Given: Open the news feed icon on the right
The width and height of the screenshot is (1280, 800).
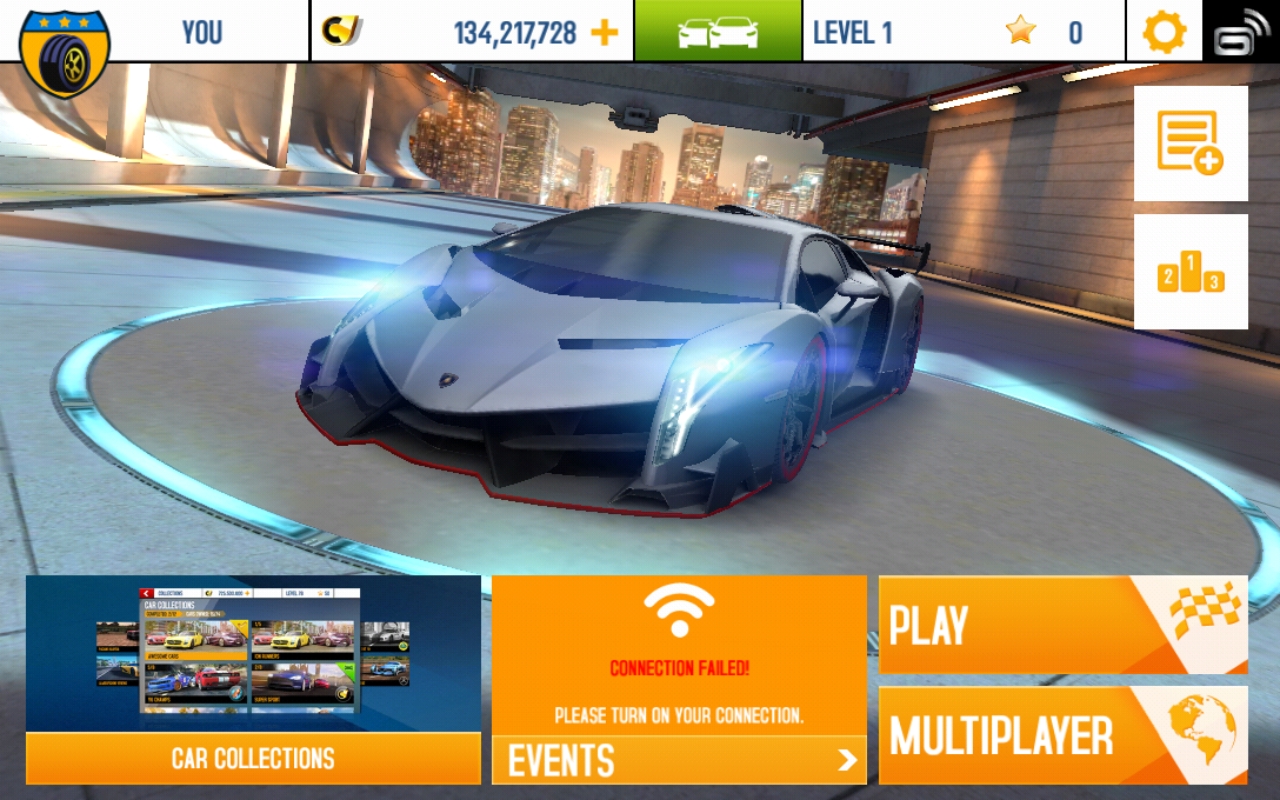Looking at the screenshot, I should tap(1190, 140).
